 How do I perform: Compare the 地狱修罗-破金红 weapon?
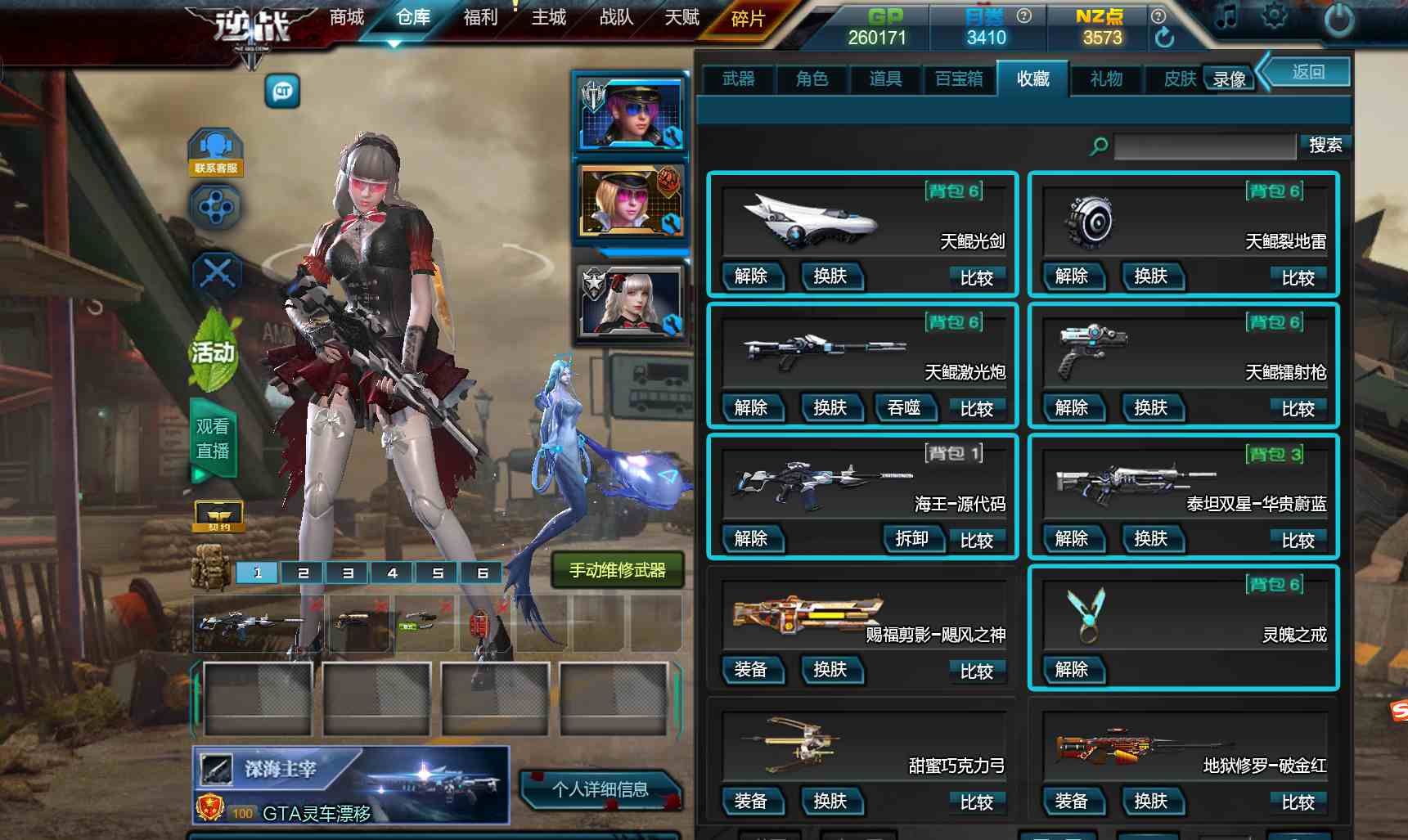click(x=1298, y=802)
